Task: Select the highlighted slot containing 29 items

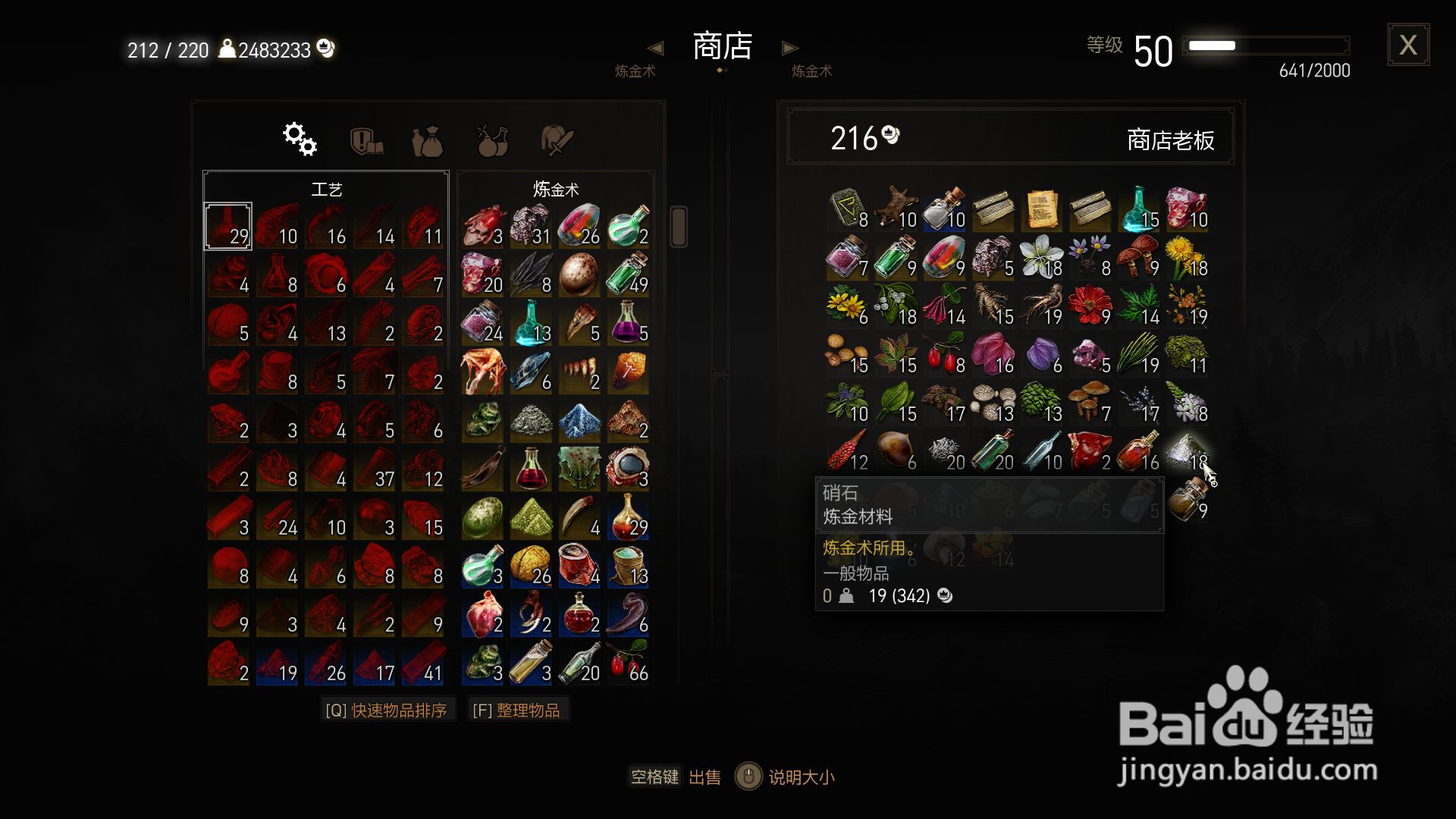Action: coord(227,225)
